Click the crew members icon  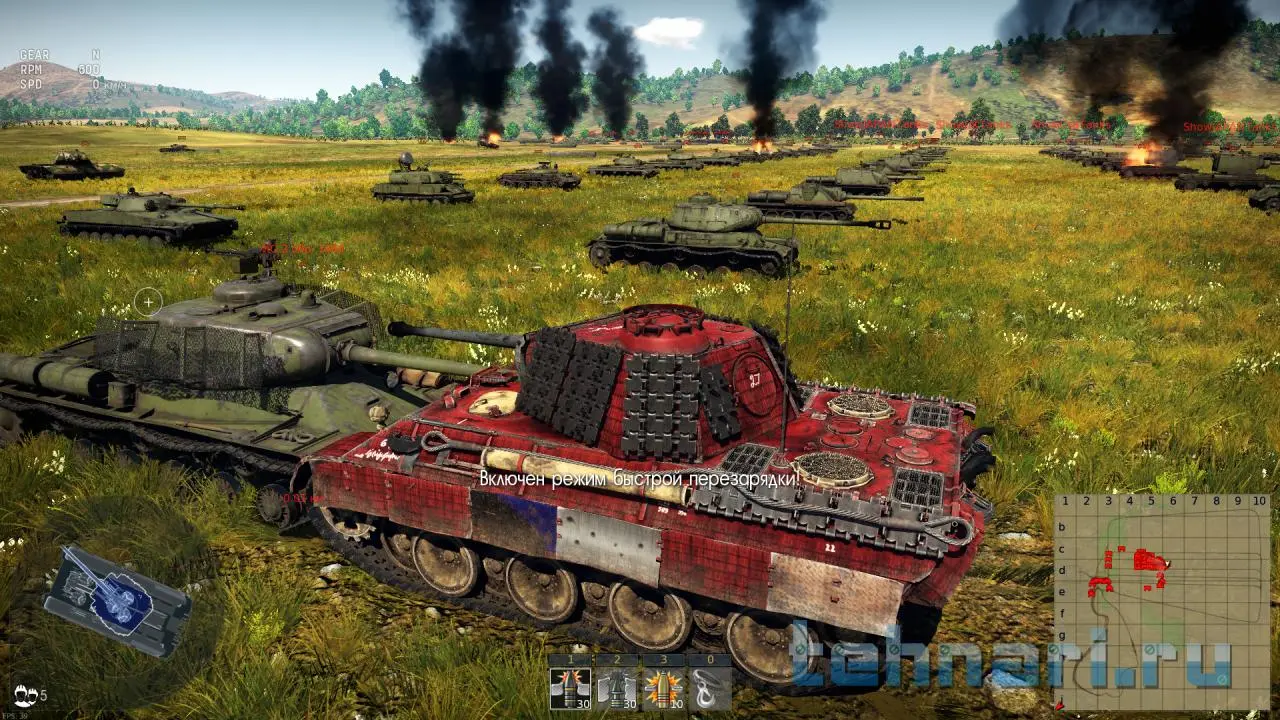point(26,694)
